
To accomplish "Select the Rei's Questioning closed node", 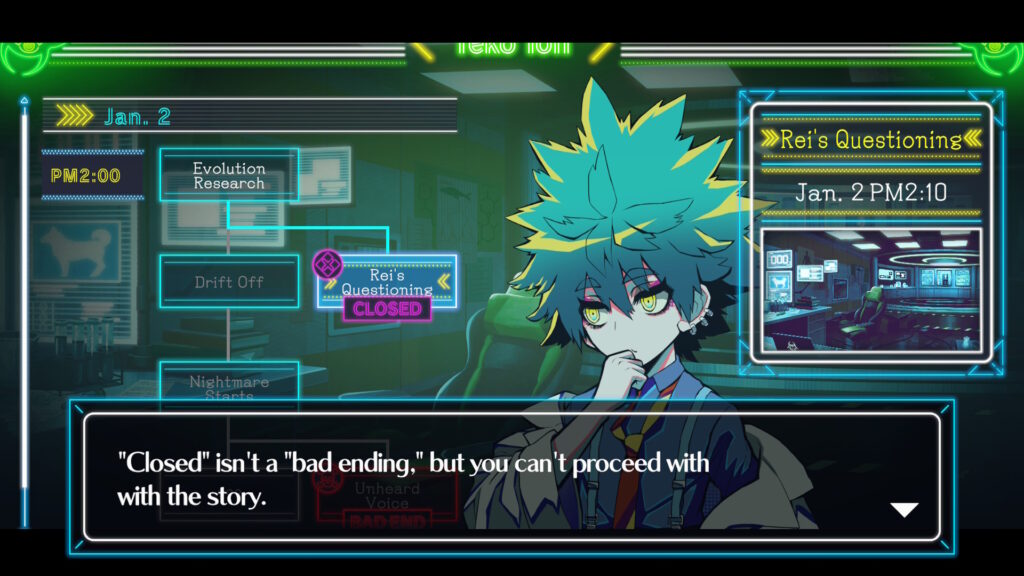I will [x=387, y=282].
